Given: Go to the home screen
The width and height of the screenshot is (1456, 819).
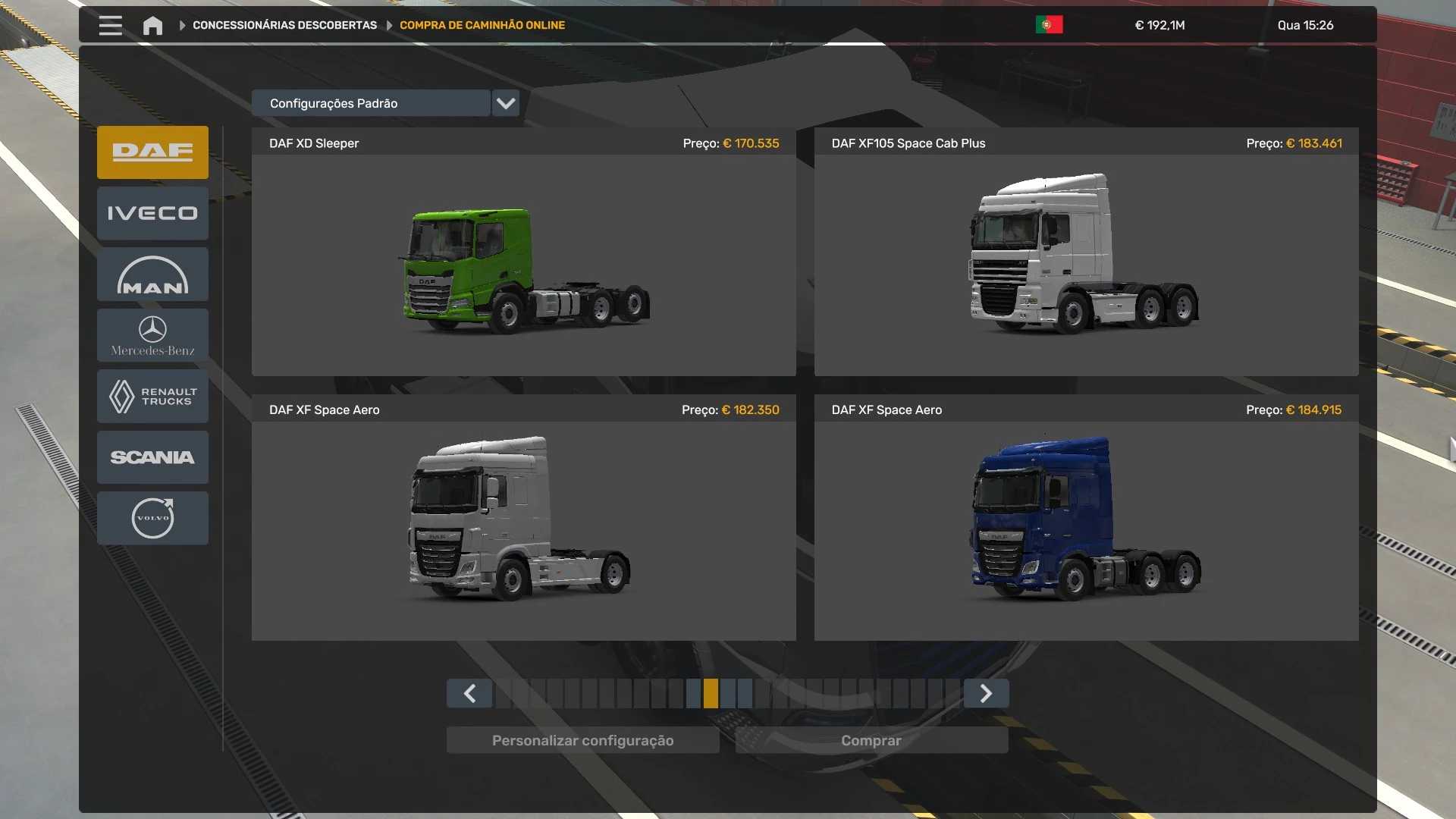Looking at the screenshot, I should (x=152, y=26).
